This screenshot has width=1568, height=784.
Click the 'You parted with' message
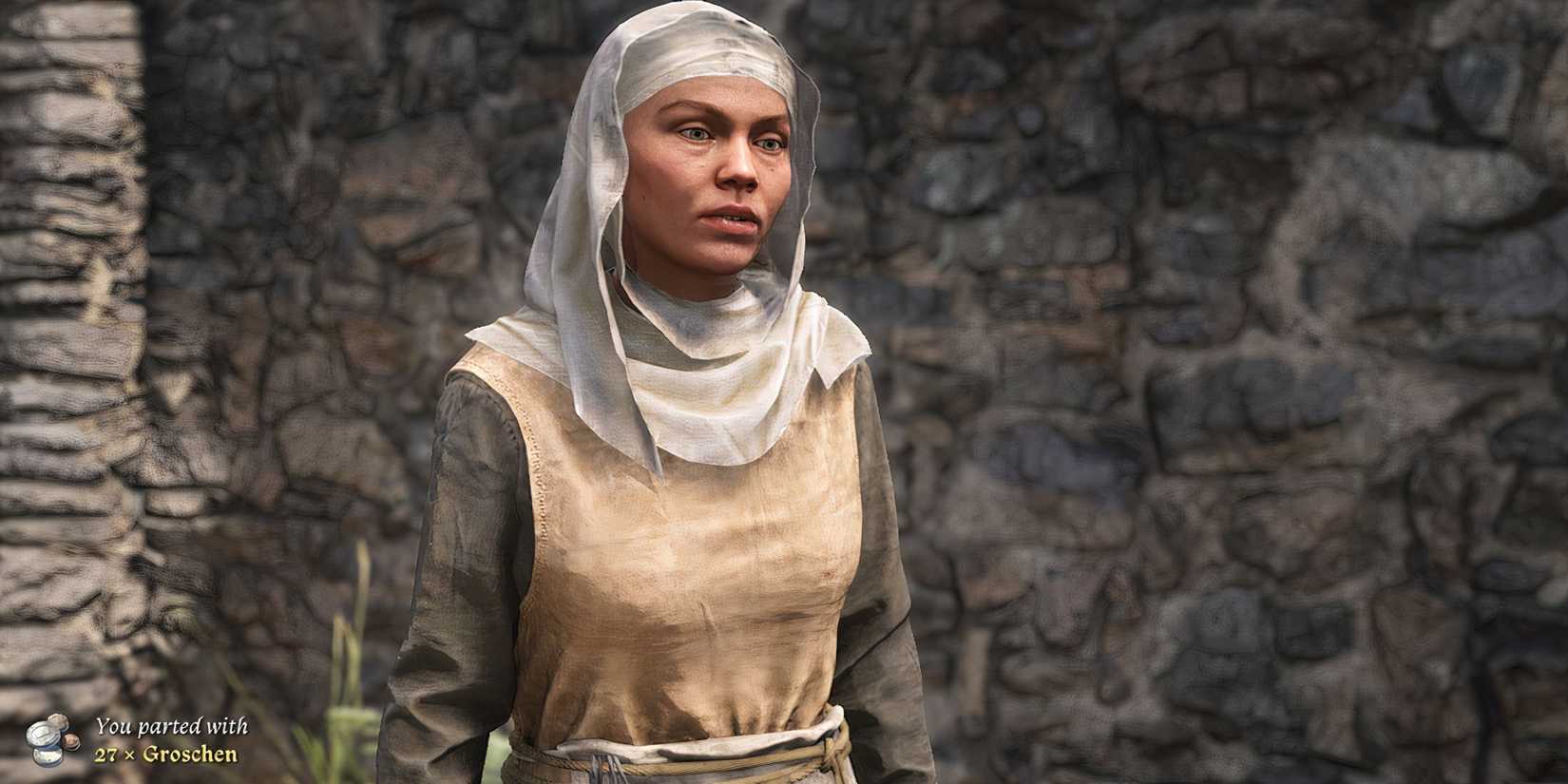173,726
